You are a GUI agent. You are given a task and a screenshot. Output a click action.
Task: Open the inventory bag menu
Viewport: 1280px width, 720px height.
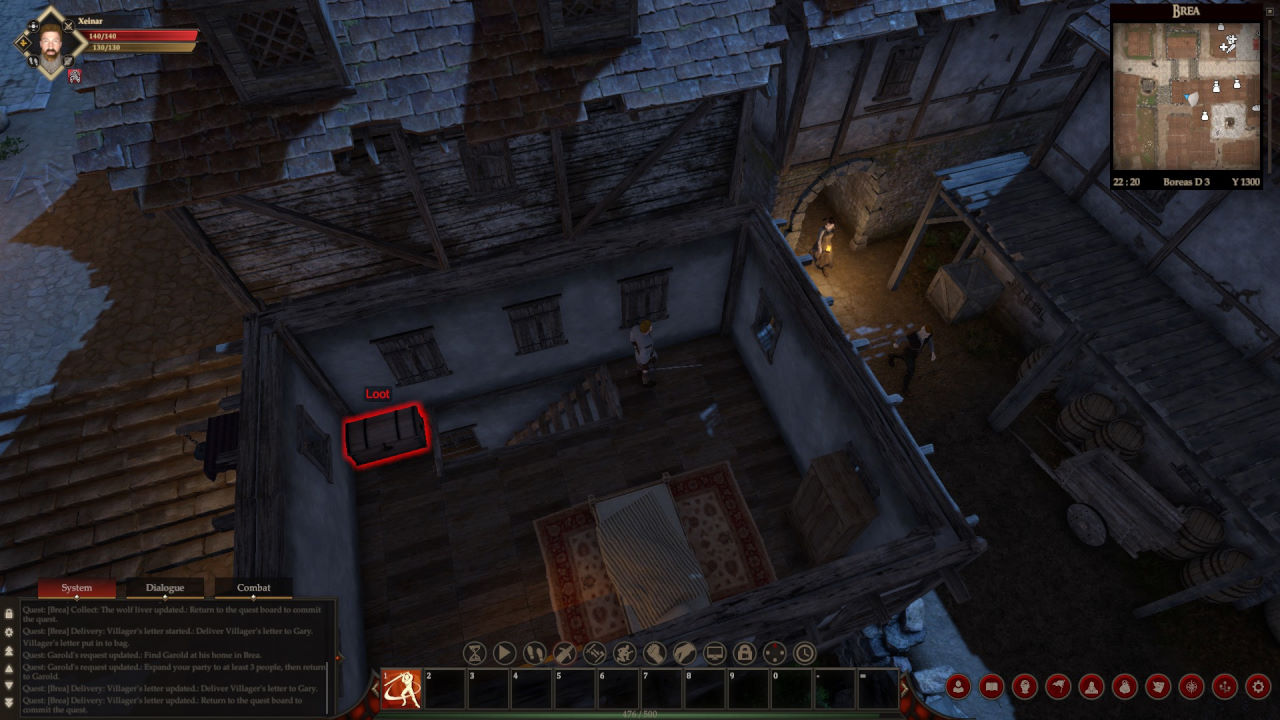(x=1125, y=687)
